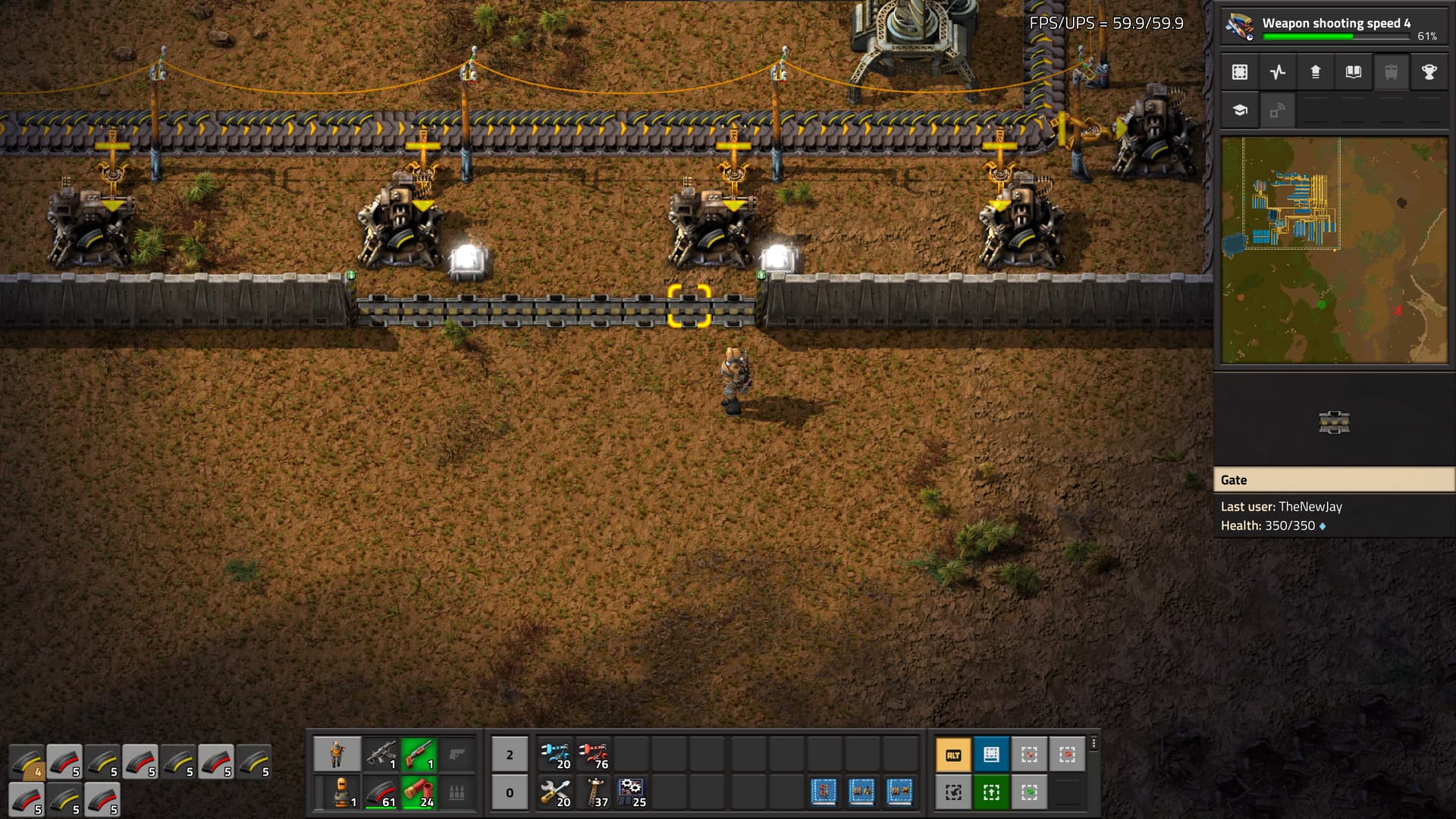Toggle the ALT info mode button
The width and height of the screenshot is (1456, 819).
953,755
